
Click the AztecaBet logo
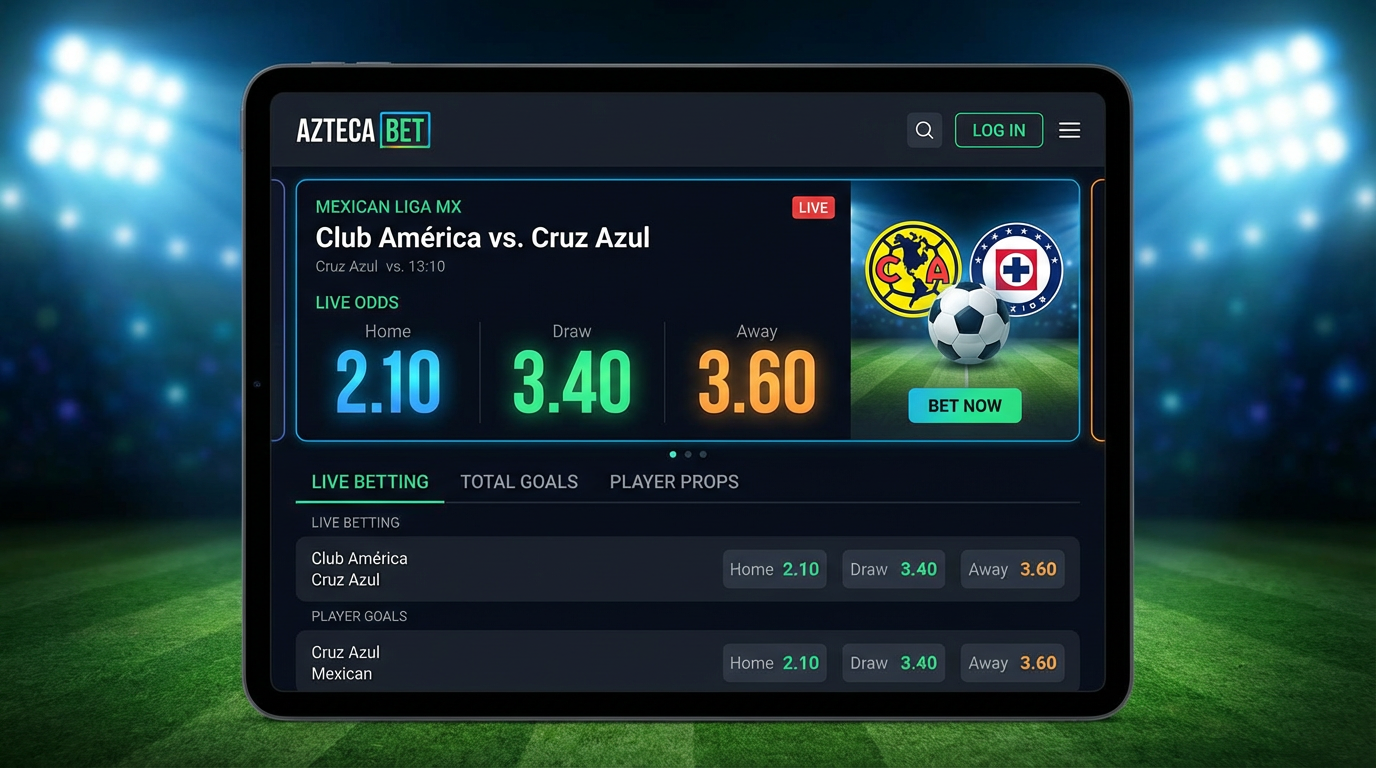pyautogui.click(x=363, y=130)
